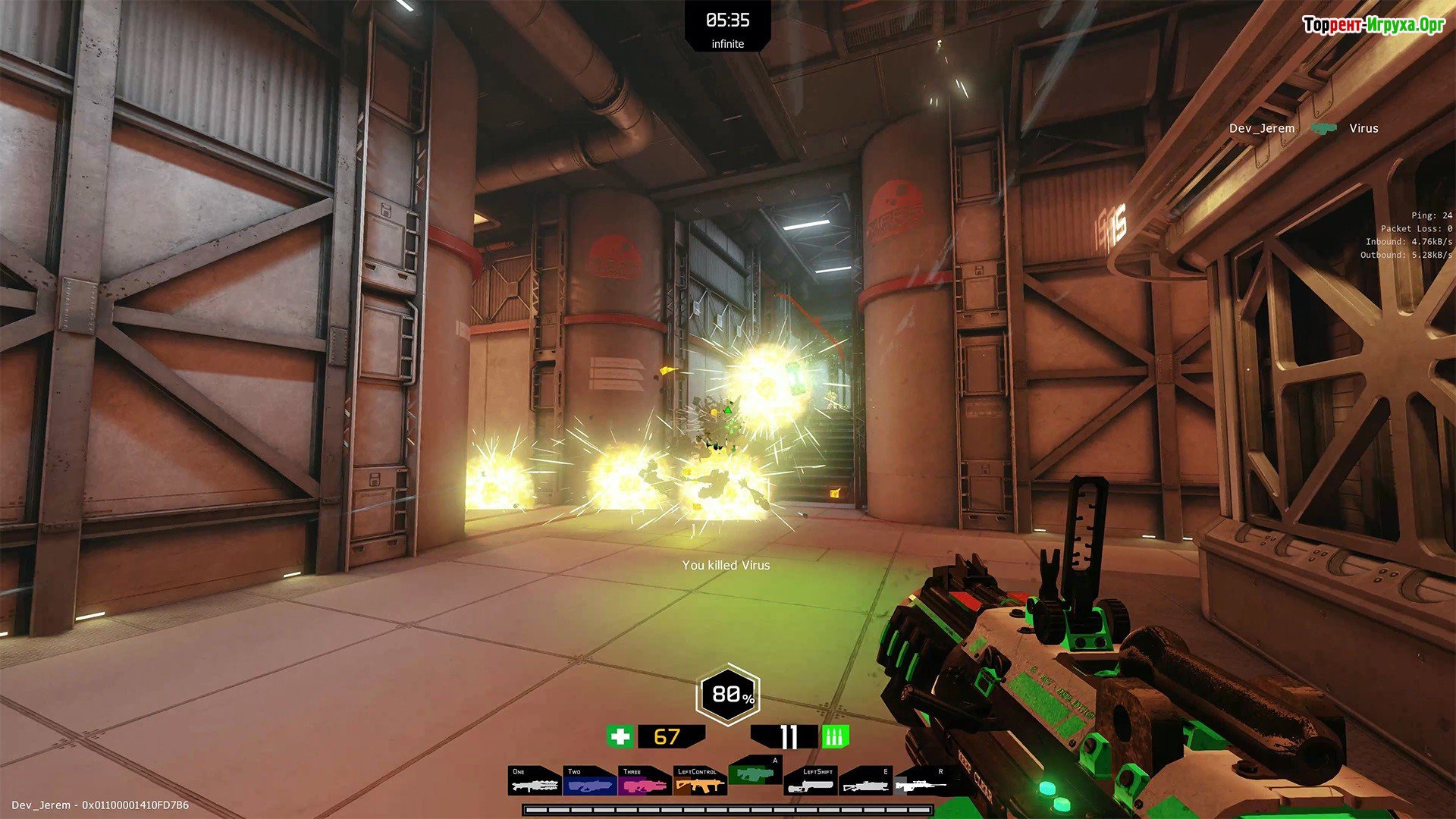Switch to the LeftShift weapon slot
This screenshot has width=1456, height=819.
tap(810, 782)
